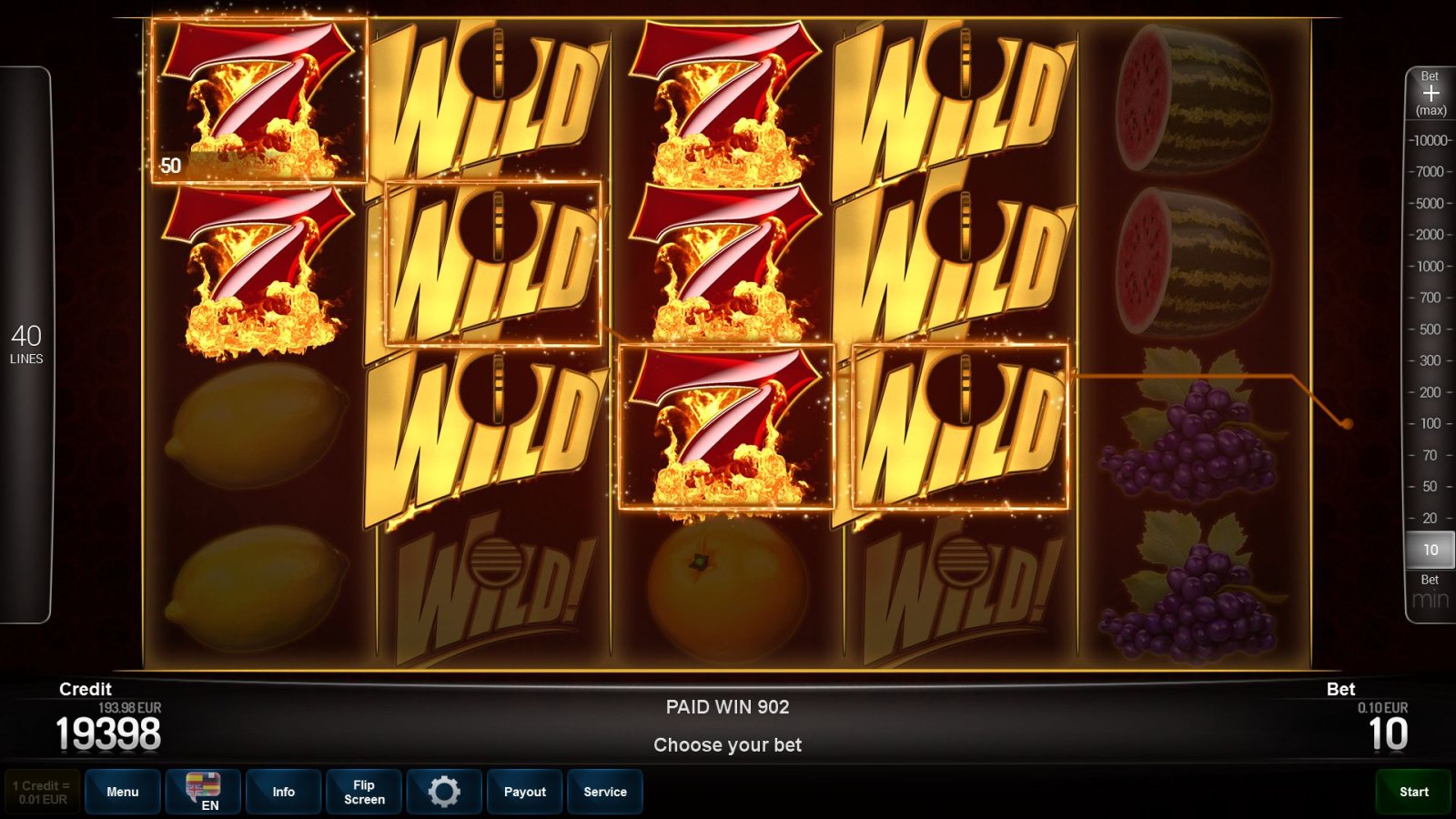Select bet value 10 on the bet ladder
Viewport: 1456px width, 819px height.
coord(1430,550)
